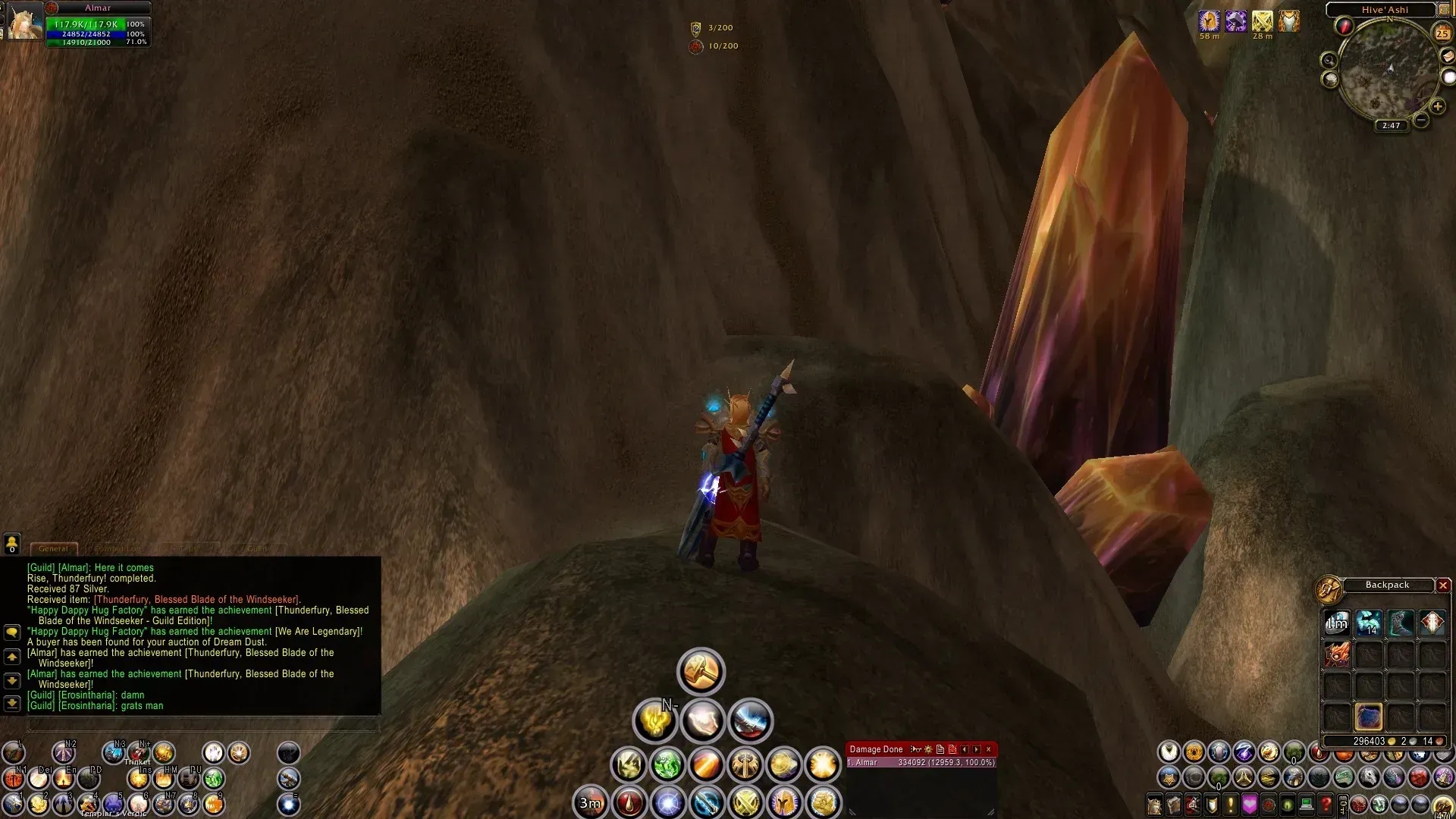Zoom out on the minimap
This screenshot has width=1456, height=819.
pyautogui.click(x=1421, y=121)
